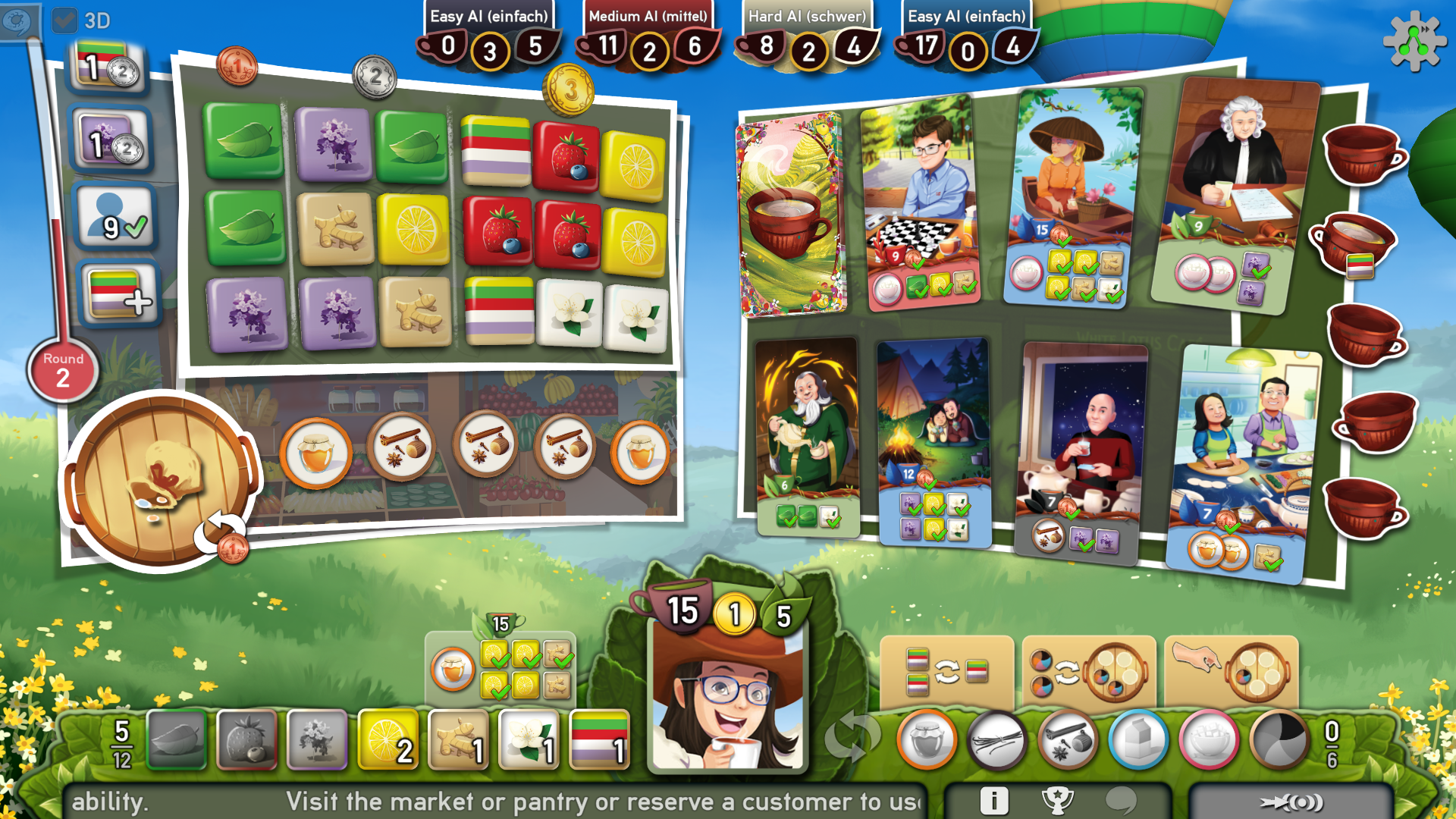The width and height of the screenshot is (1456, 819).
Task: Select the sugar bowl additive token
Action: 1212,739
